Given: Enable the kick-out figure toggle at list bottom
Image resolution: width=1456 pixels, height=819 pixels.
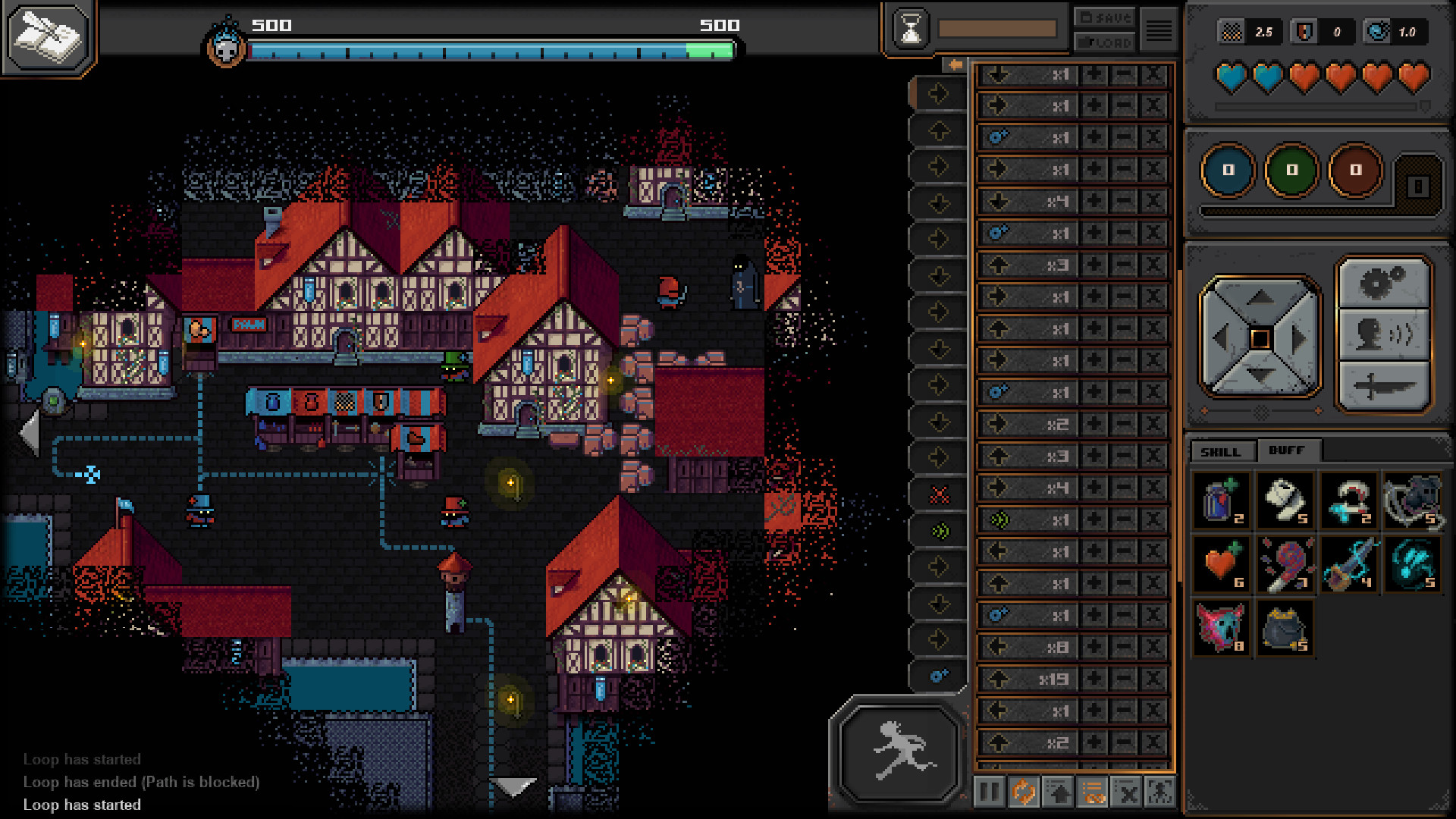Looking at the screenshot, I should point(1159,791).
